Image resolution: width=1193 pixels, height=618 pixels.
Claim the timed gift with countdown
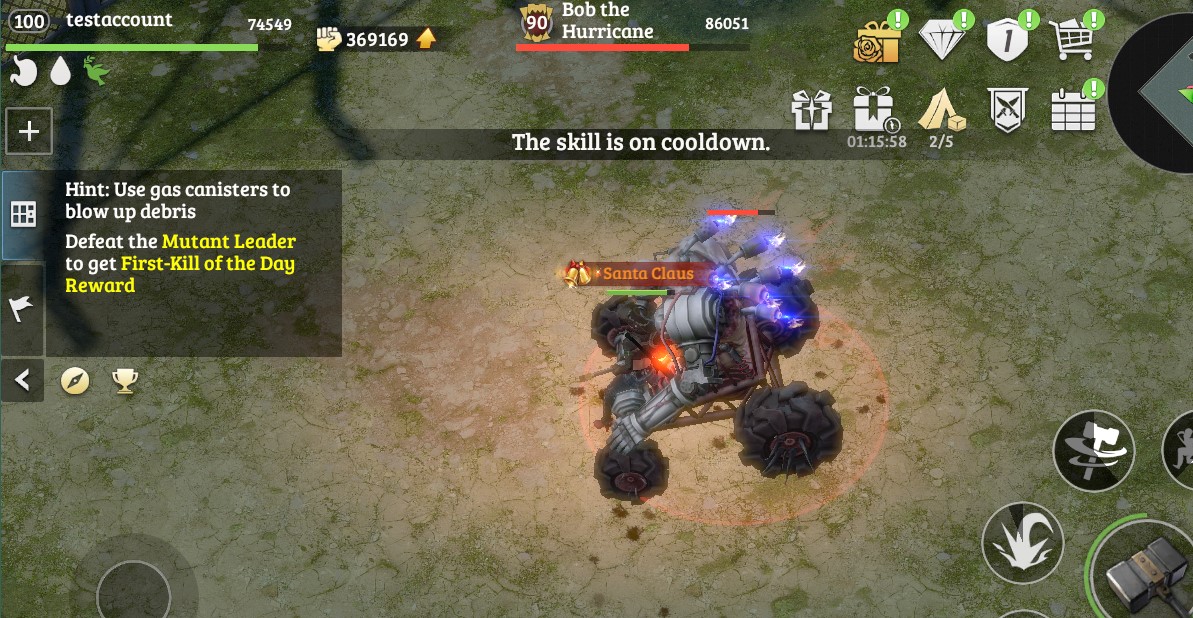point(875,110)
